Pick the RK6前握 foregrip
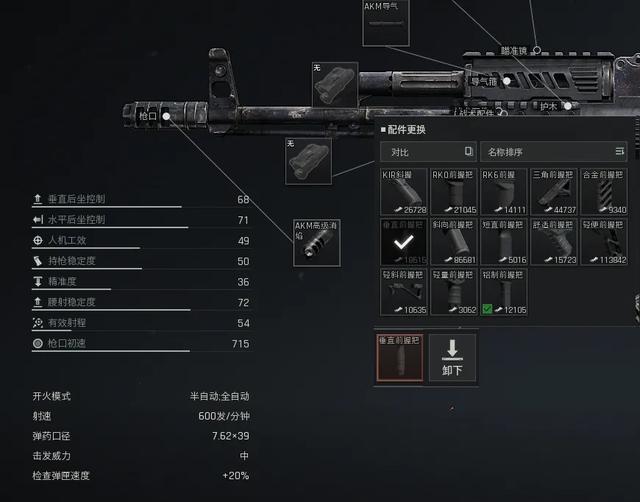 [x=503, y=191]
